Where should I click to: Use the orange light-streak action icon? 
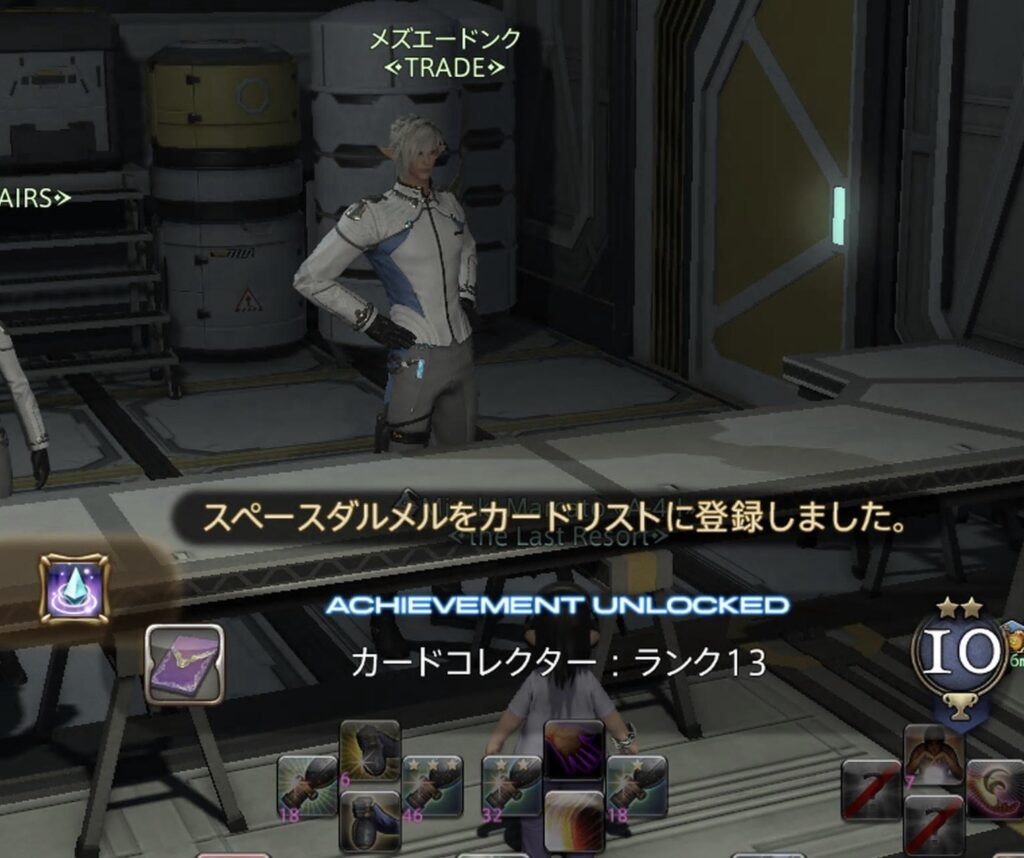tap(573, 820)
